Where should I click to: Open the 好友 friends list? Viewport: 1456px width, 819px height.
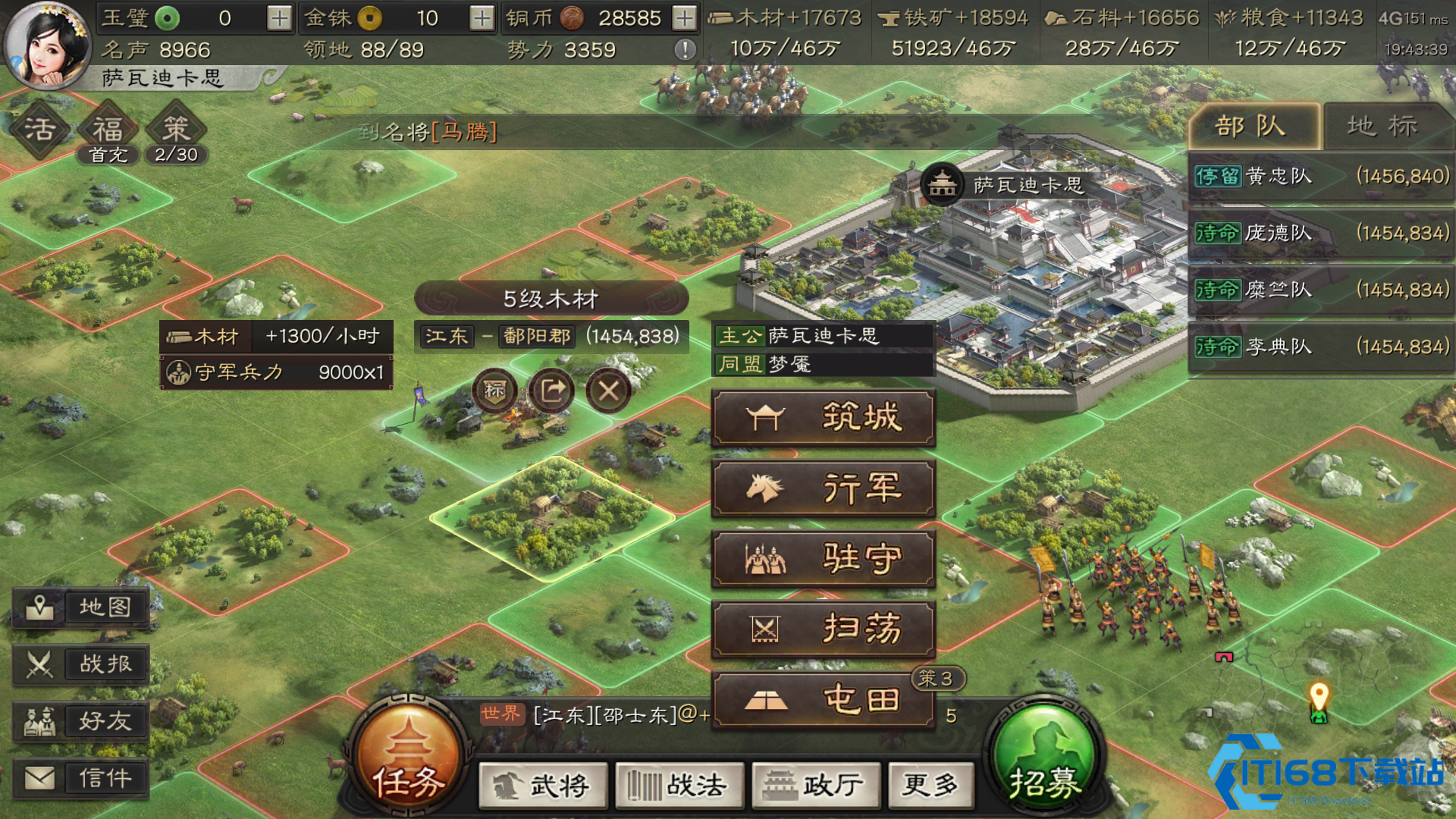point(80,720)
